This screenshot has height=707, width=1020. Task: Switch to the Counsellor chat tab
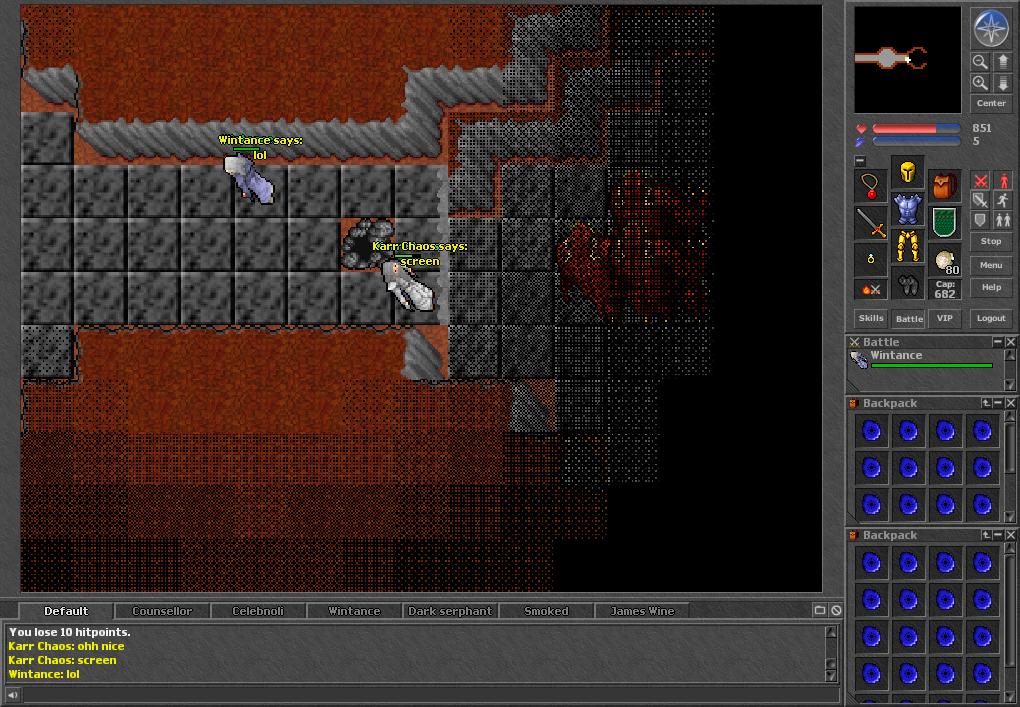tap(162, 611)
